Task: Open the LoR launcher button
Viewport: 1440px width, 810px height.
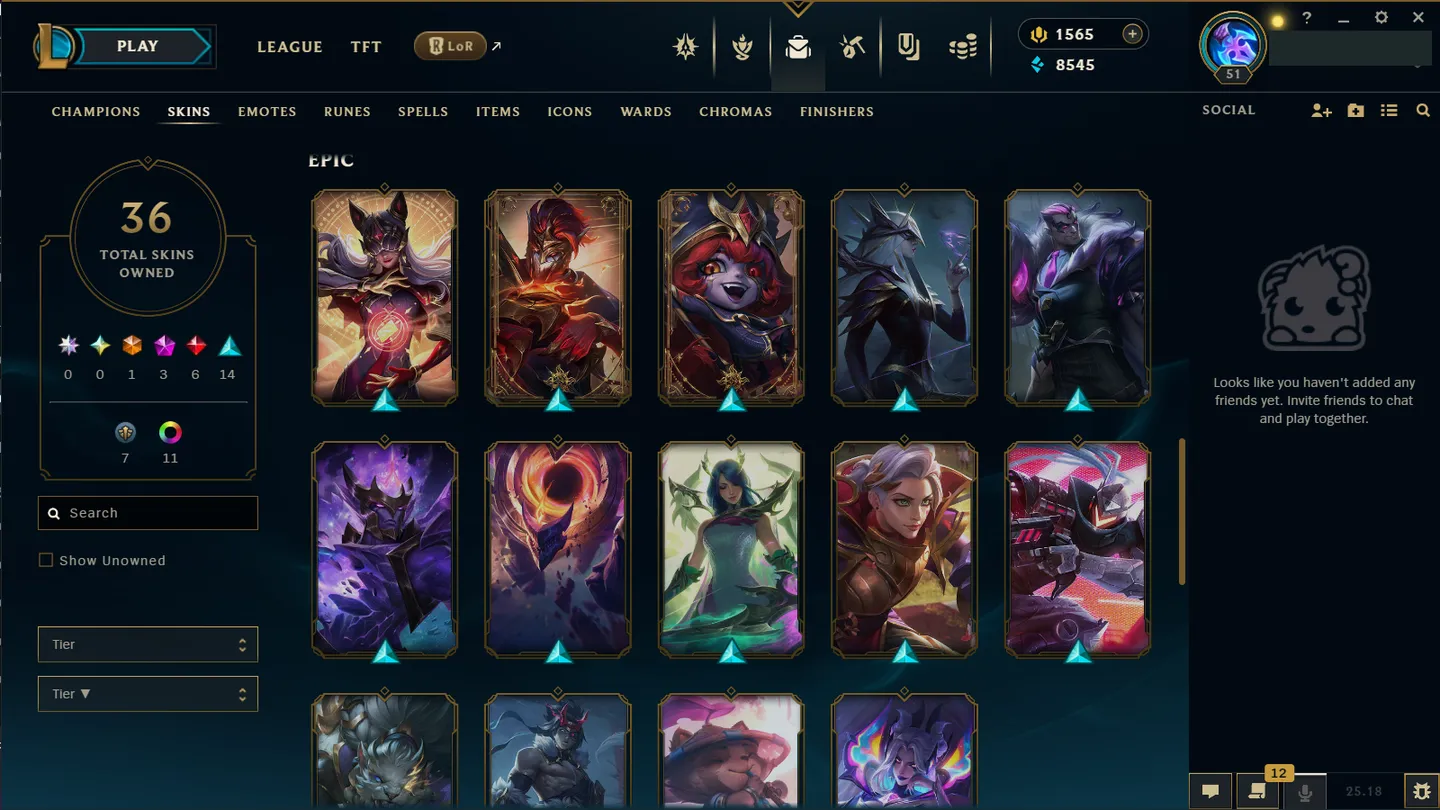Action: [451, 46]
